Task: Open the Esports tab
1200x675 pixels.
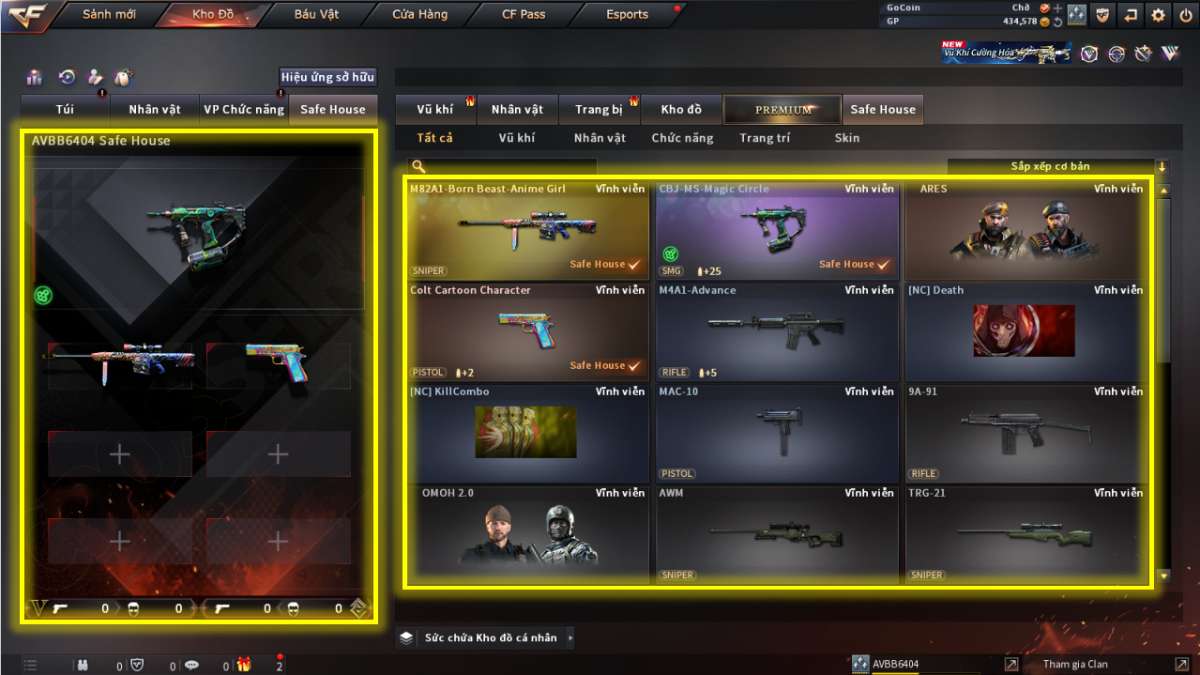Action: coord(627,15)
